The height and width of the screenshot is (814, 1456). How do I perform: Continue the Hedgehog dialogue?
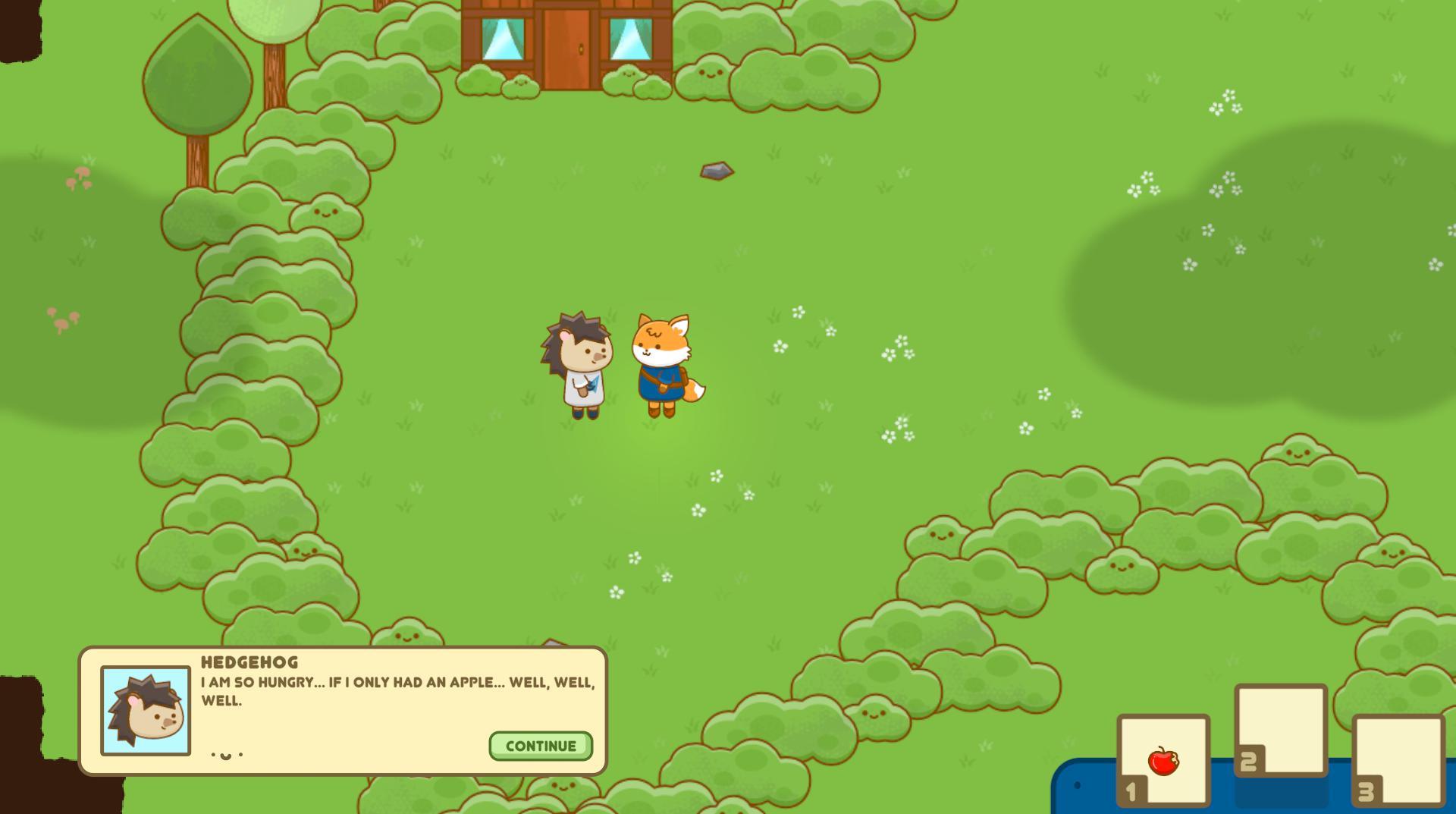pos(541,746)
